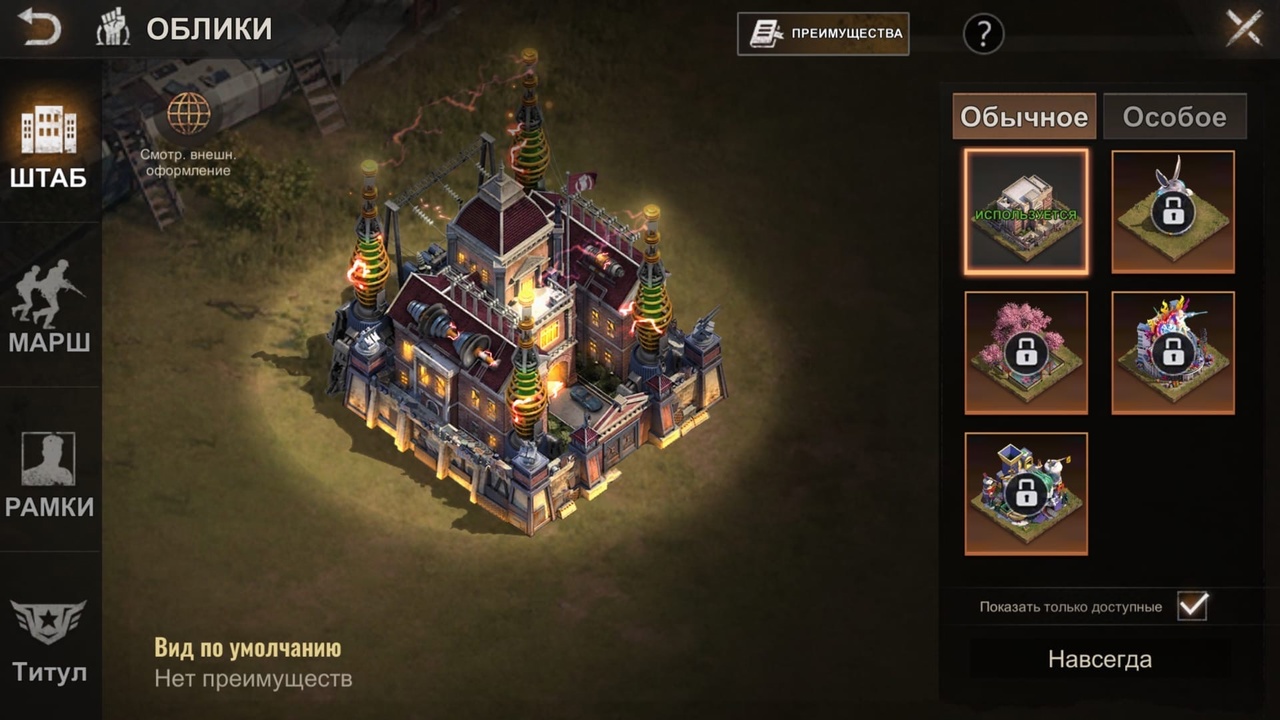Choose the locked blue and green skin
The width and height of the screenshot is (1280, 720).
(x=1026, y=494)
